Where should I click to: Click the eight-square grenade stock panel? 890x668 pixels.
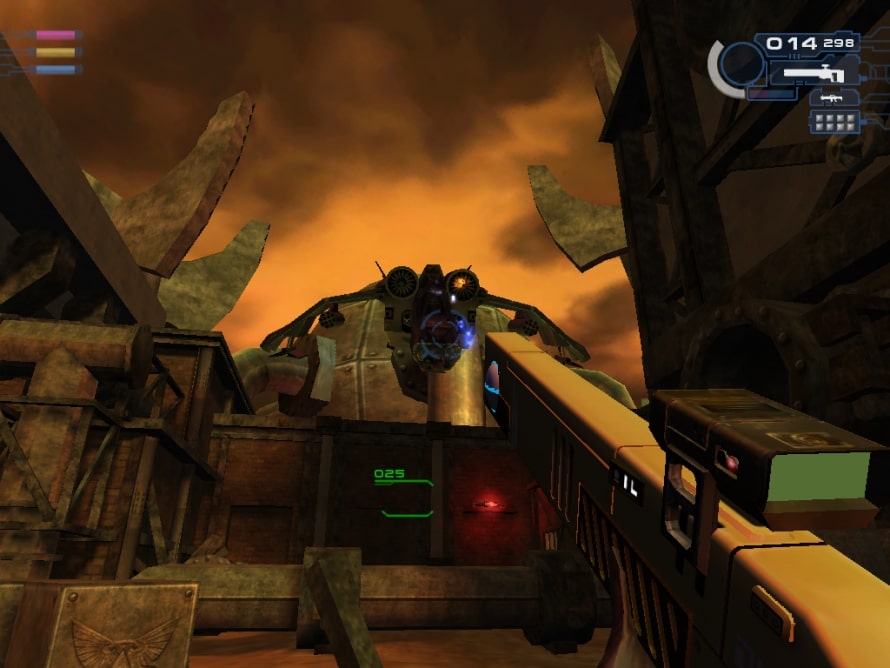tap(834, 122)
